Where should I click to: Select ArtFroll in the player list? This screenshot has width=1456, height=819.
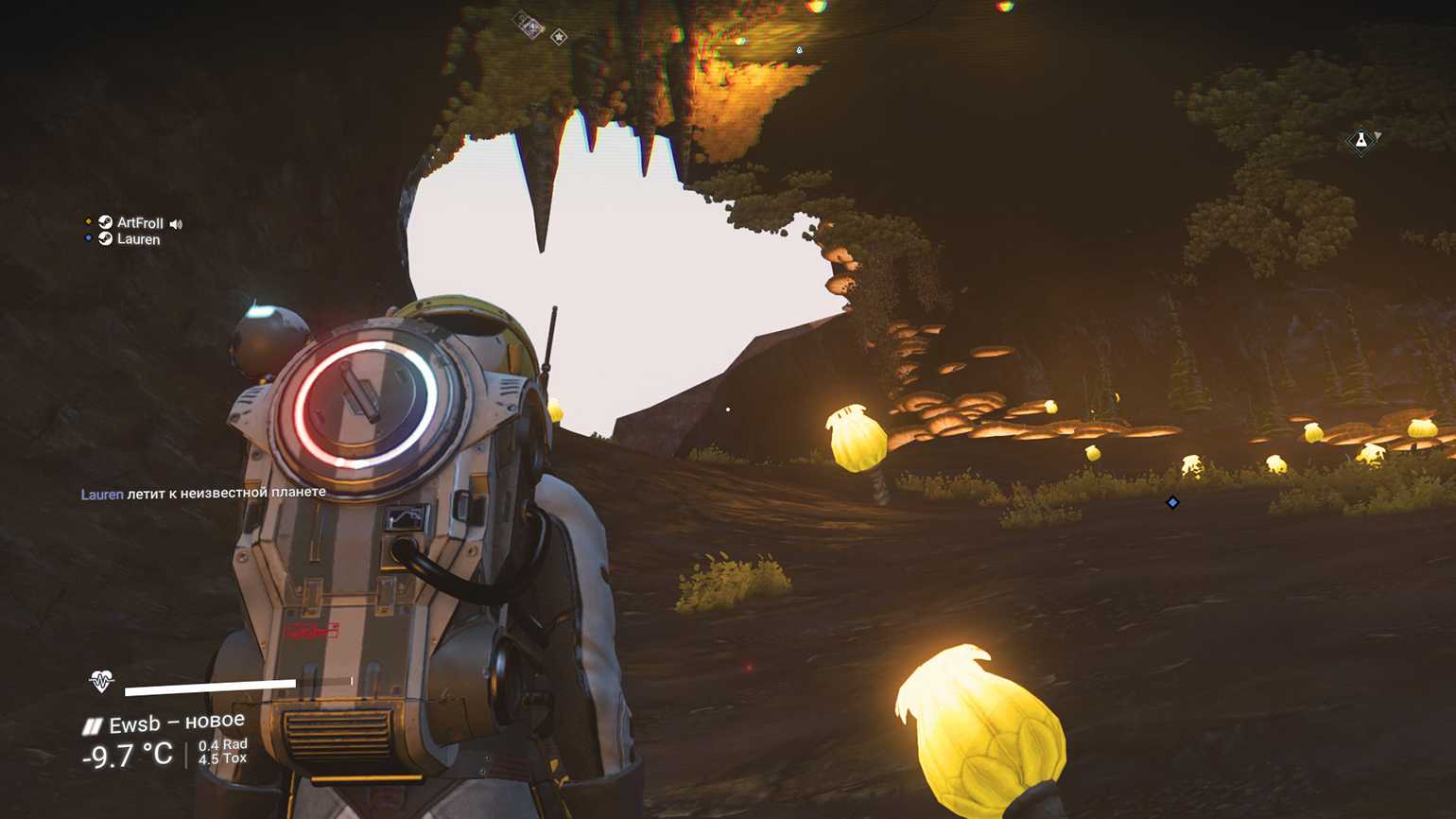(x=140, y=223)
